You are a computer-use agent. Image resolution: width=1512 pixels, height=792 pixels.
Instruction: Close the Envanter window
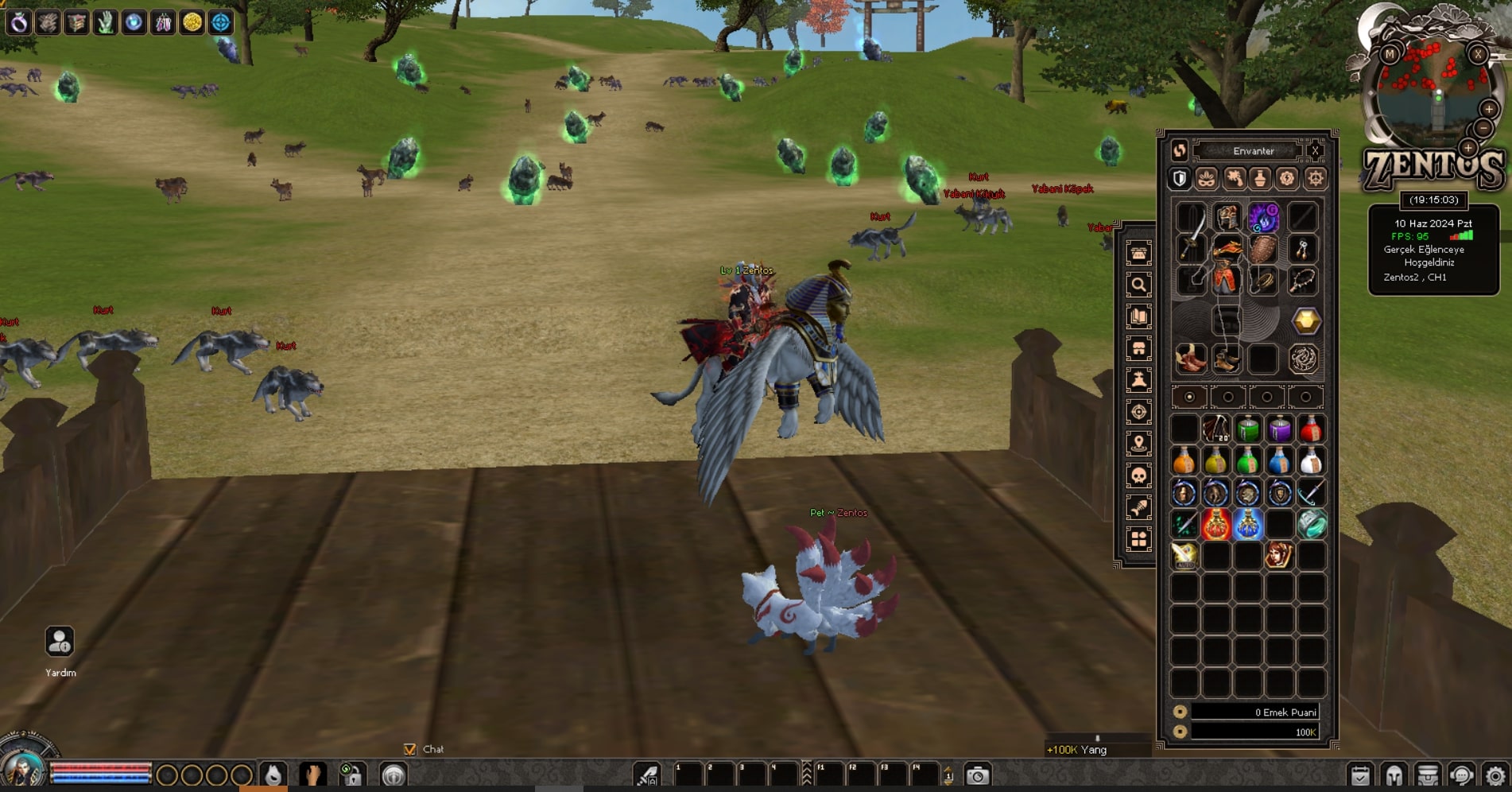(1315, 150)
